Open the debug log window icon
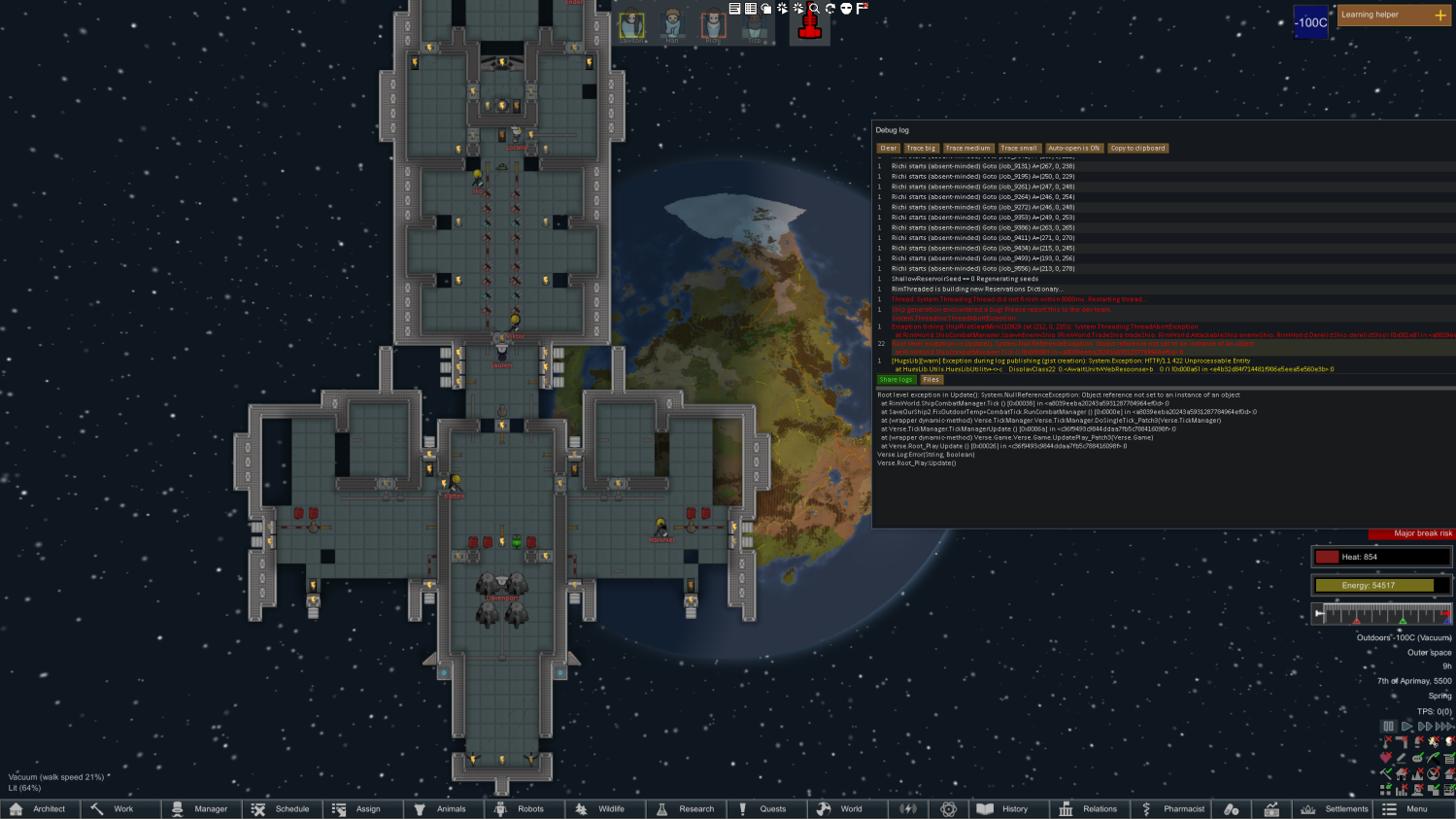 (x=734, y=10)
